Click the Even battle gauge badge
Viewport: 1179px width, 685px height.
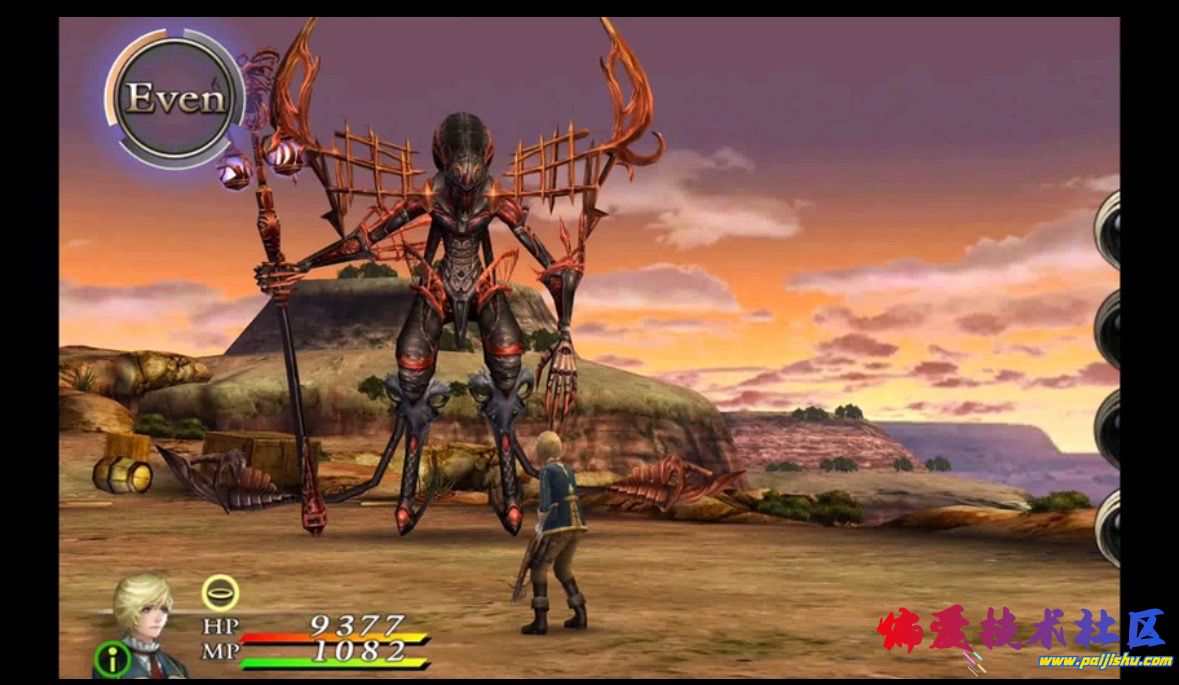[x=176, y=98]
